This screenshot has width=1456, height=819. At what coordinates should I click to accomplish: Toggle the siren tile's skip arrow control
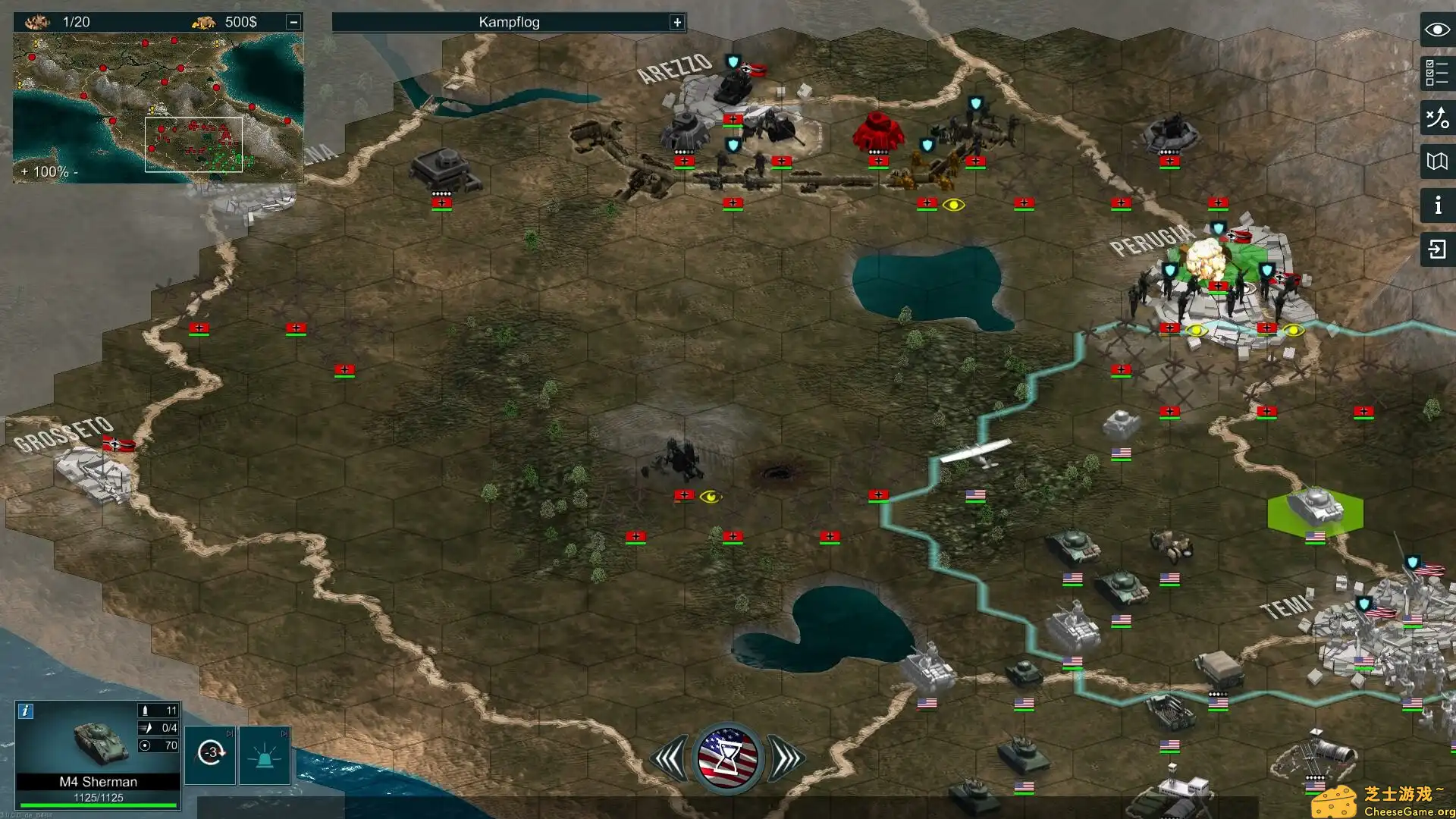pos(284,734)
